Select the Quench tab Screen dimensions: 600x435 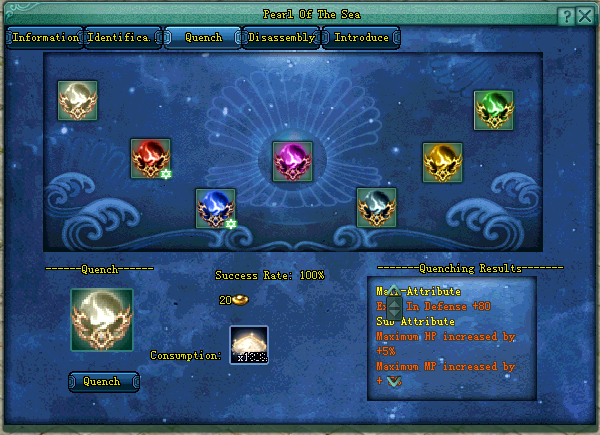point(201,38)
